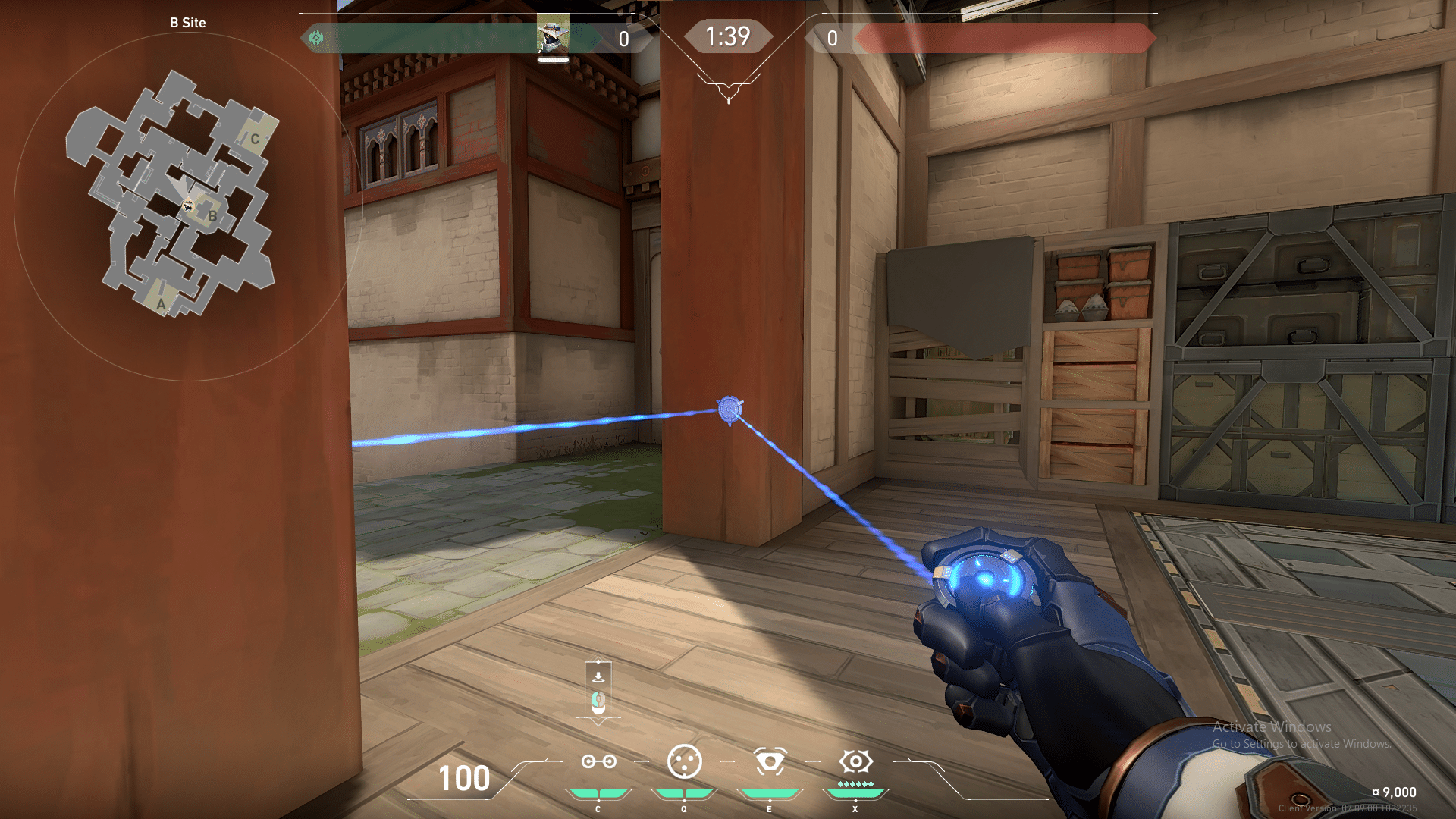
Task: Click the C site marker on minimap
Action: click(x=255, y=139)
